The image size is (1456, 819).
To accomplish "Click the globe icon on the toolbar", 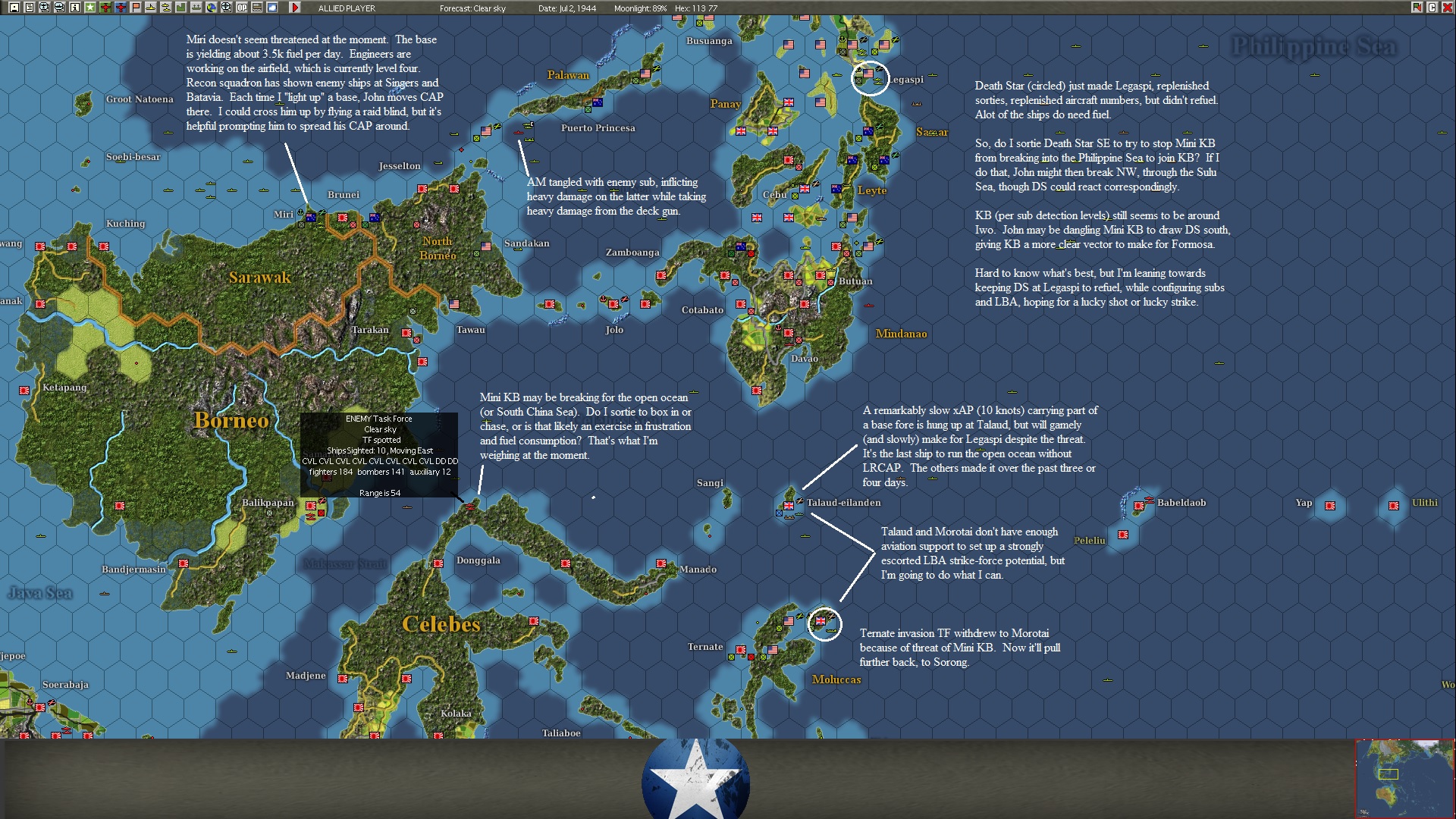I will pyautogui.click(x=210, y=8).
